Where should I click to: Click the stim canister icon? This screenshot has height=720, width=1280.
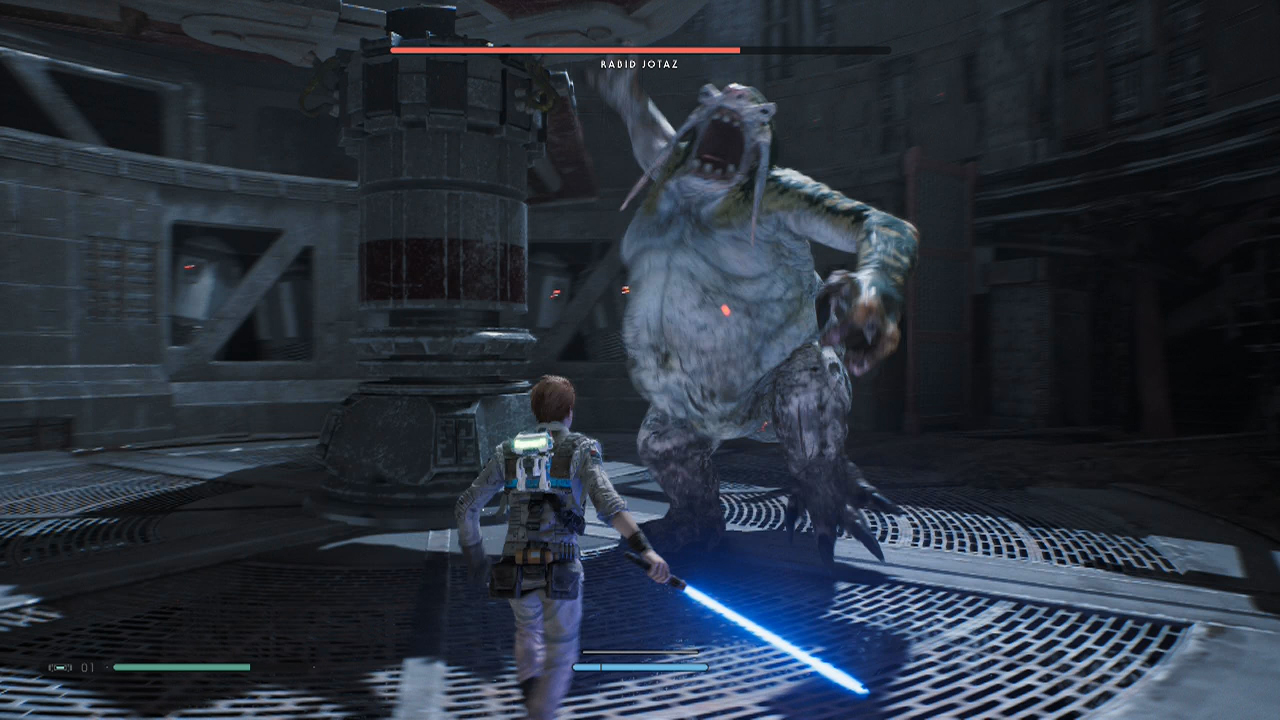[61, 668]
